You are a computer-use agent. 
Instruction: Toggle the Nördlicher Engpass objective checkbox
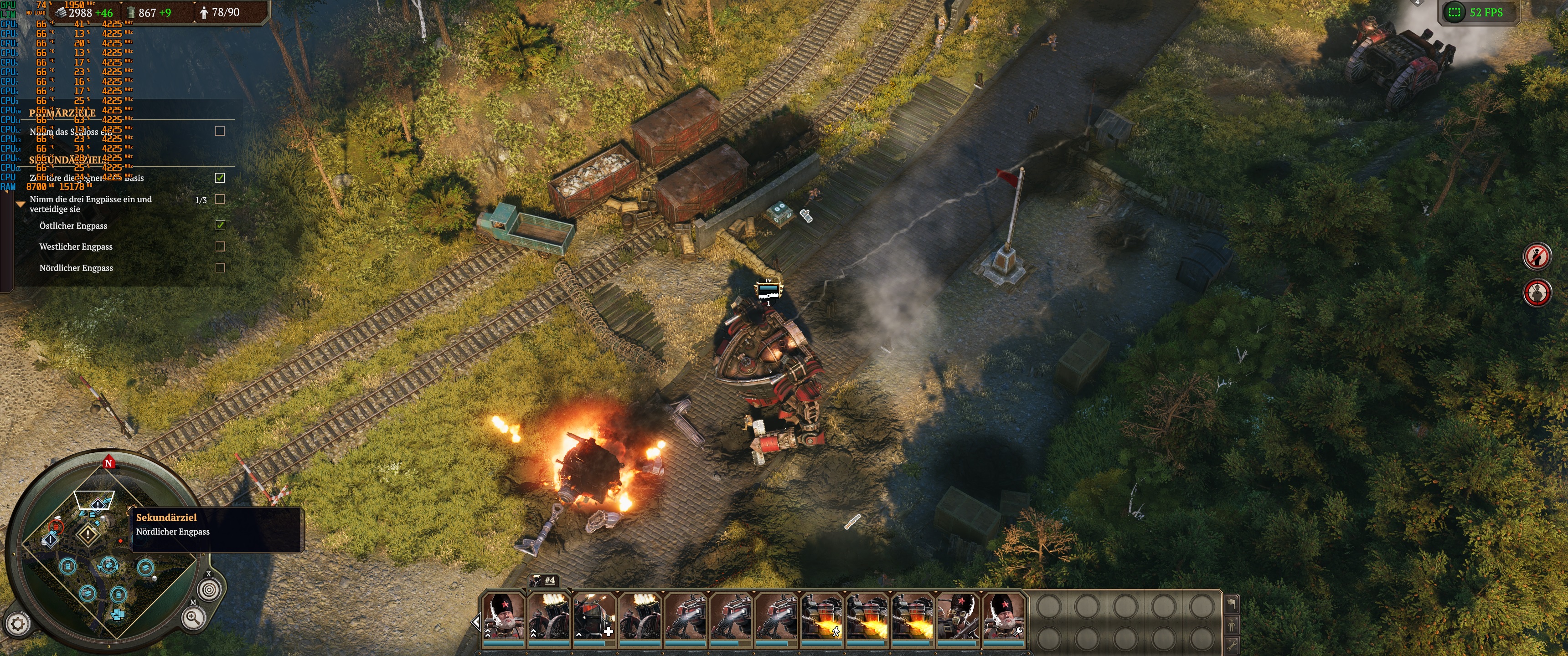220,268
